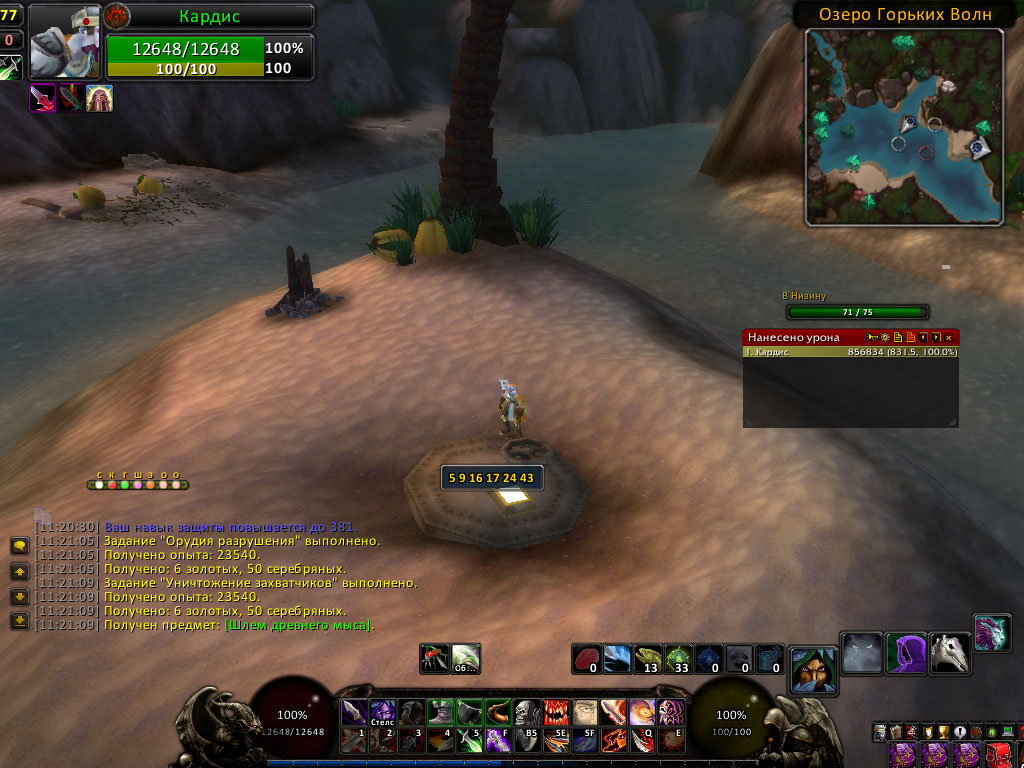Click the red meat item slot
The width and height of the screenshot is (1024, 768).
[587, 659]
